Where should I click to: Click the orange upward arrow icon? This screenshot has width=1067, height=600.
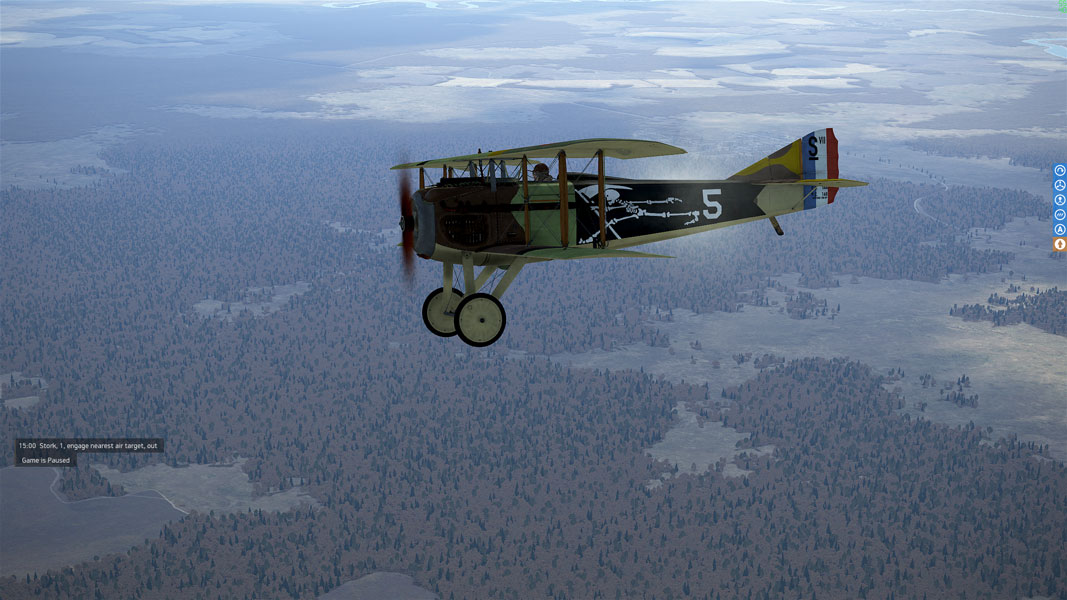(x=1060, y=244)
